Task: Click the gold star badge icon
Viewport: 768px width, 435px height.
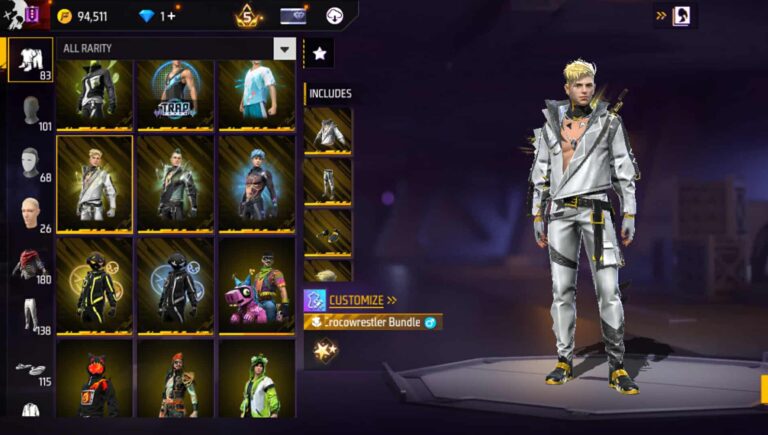Action: tap(323, 351)
